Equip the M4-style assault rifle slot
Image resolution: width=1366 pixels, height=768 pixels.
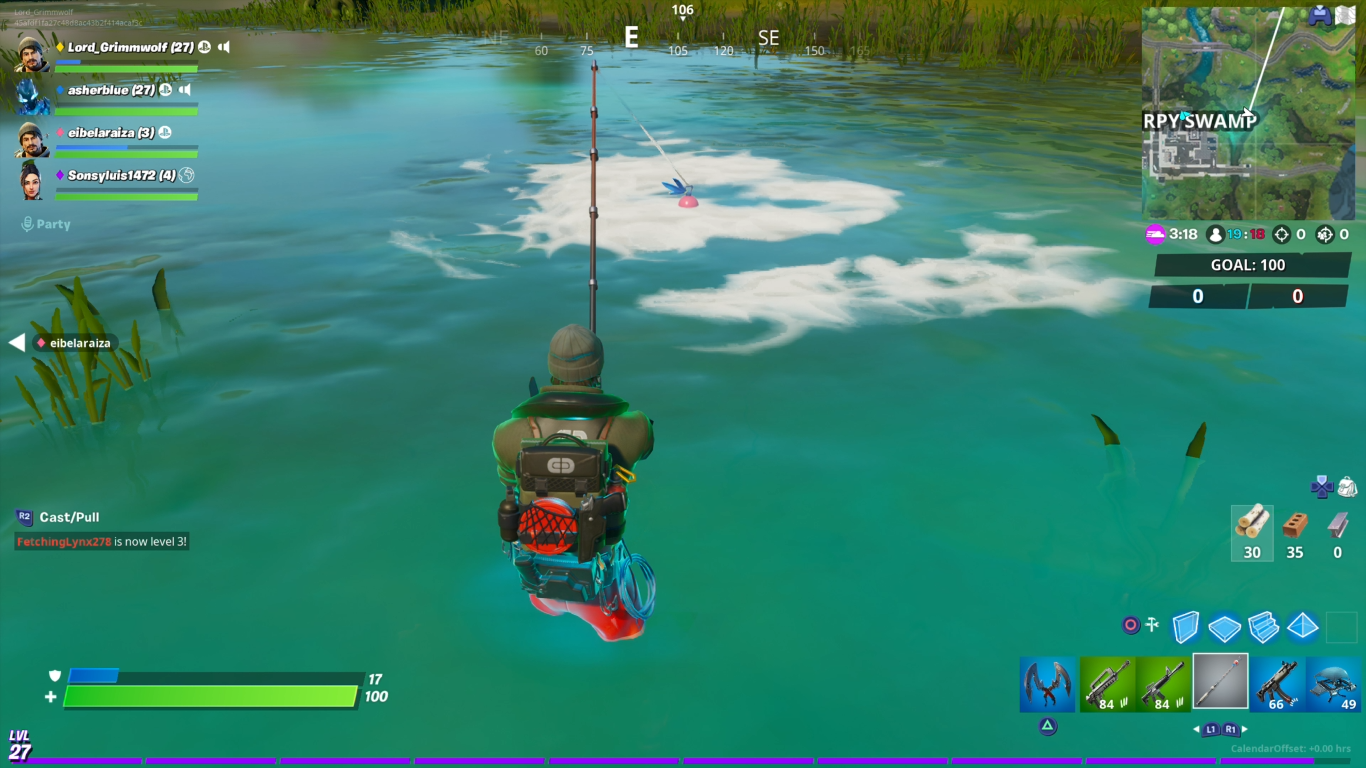tap(1163, 684)
